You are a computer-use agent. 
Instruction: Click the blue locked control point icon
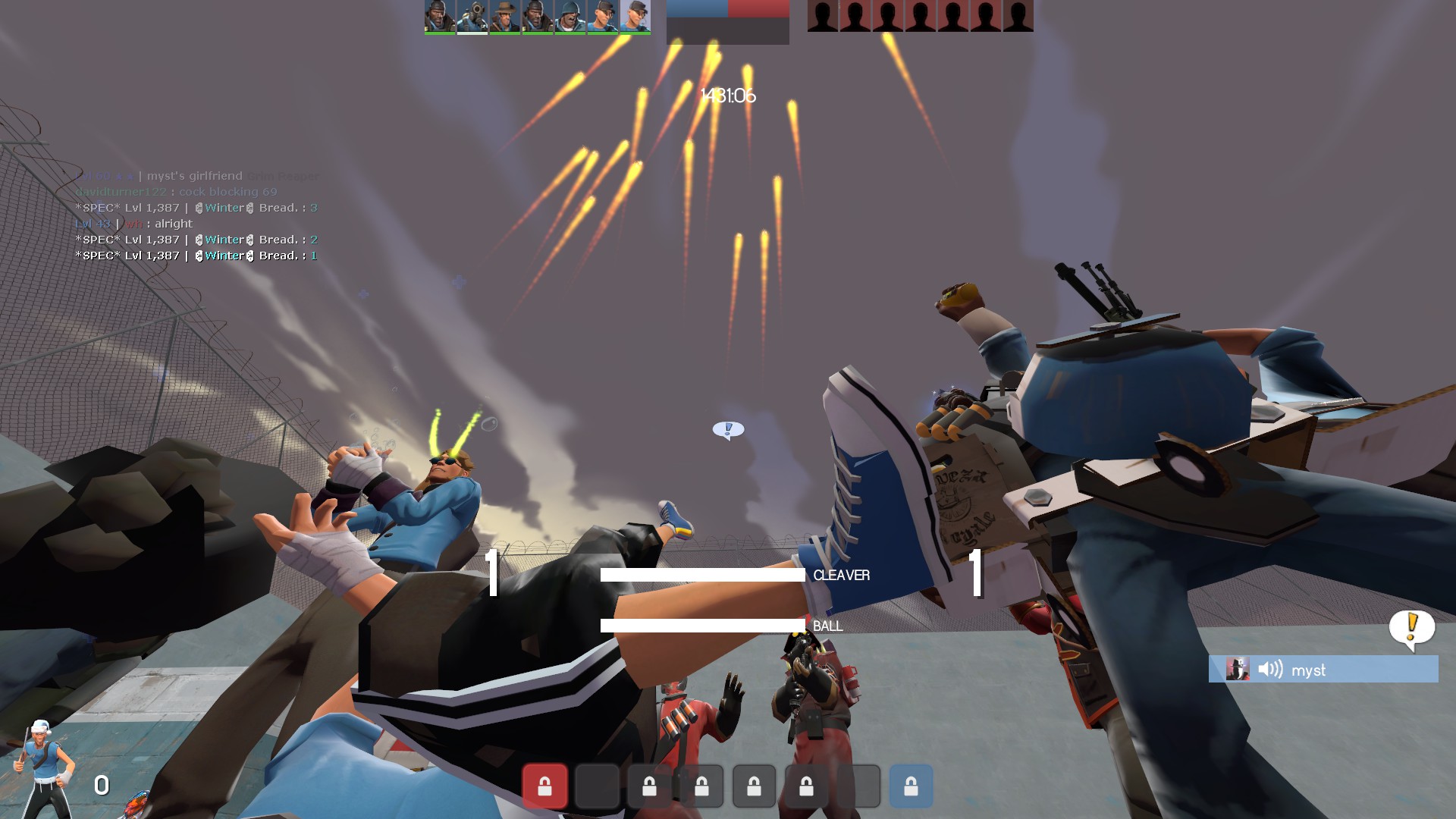[x=911, y=786]
